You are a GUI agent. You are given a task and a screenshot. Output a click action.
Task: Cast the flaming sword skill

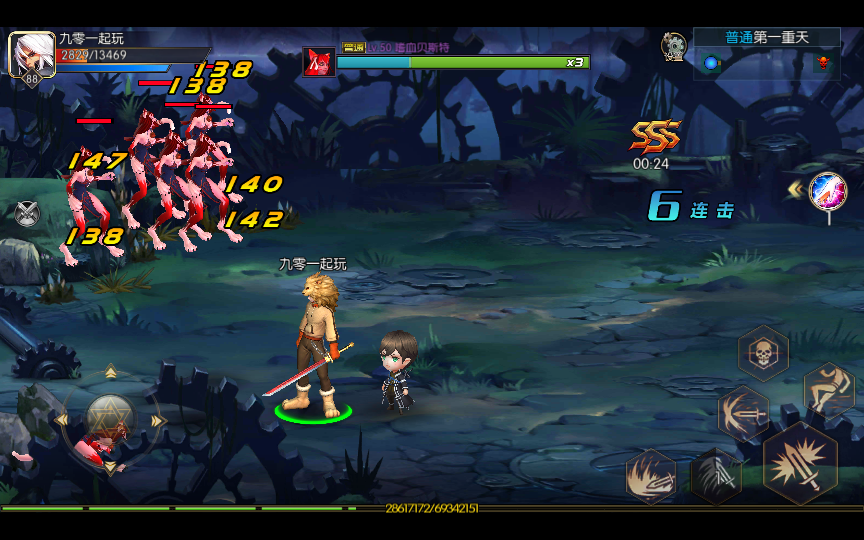(651, 474)
